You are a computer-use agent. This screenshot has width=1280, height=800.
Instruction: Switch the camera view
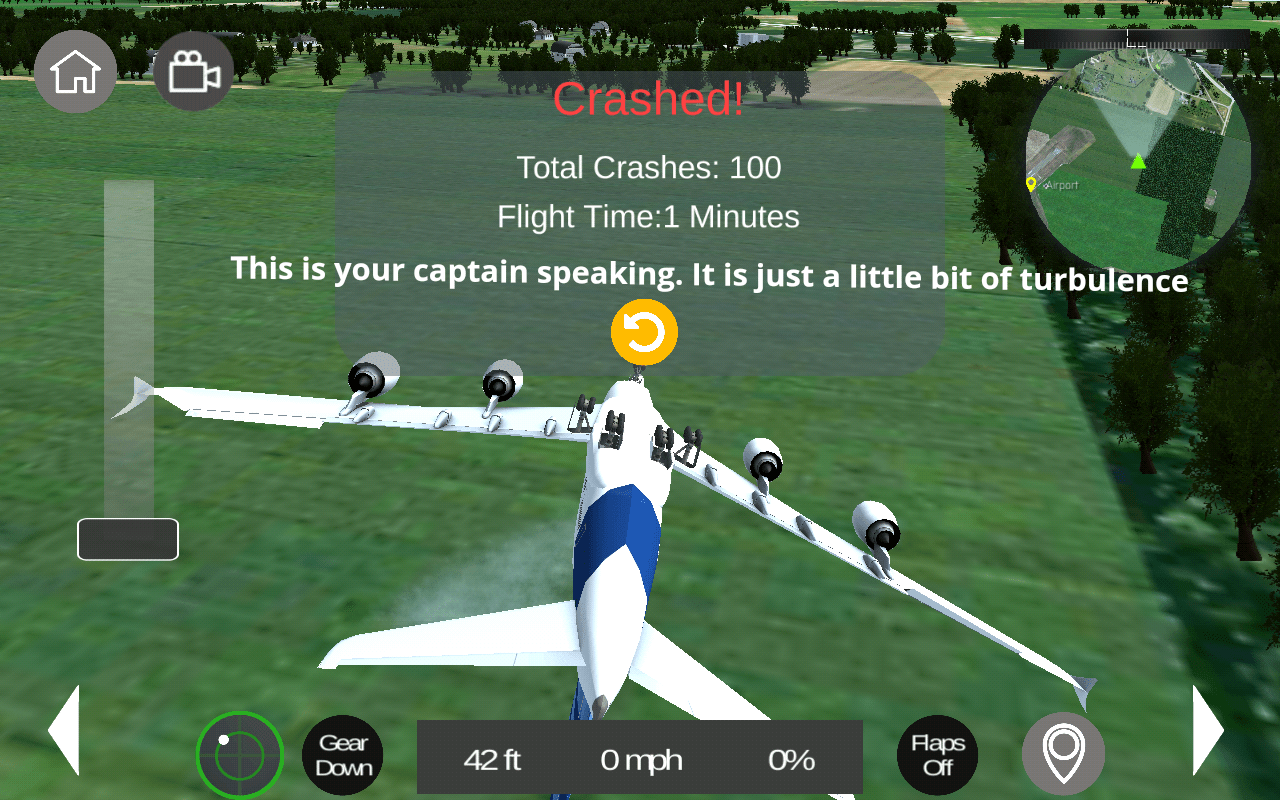194,71
